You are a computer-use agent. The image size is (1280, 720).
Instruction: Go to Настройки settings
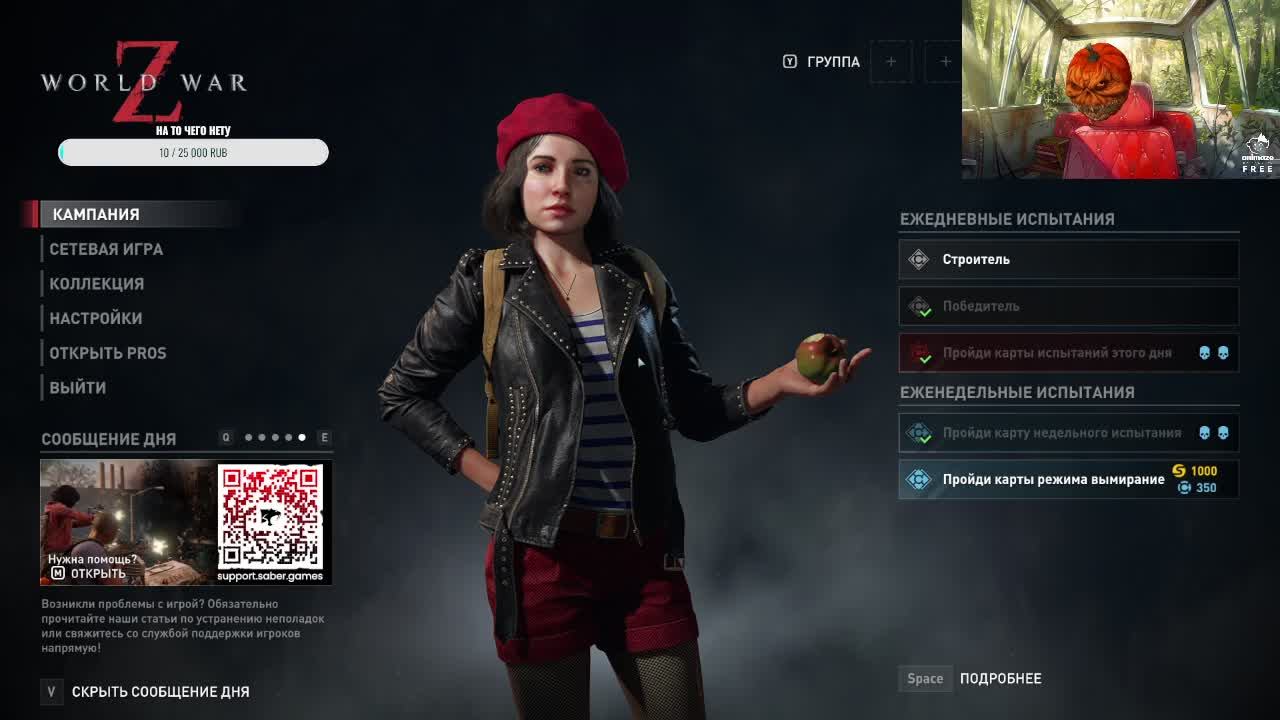pyautogui.click(x=96, y=318)
